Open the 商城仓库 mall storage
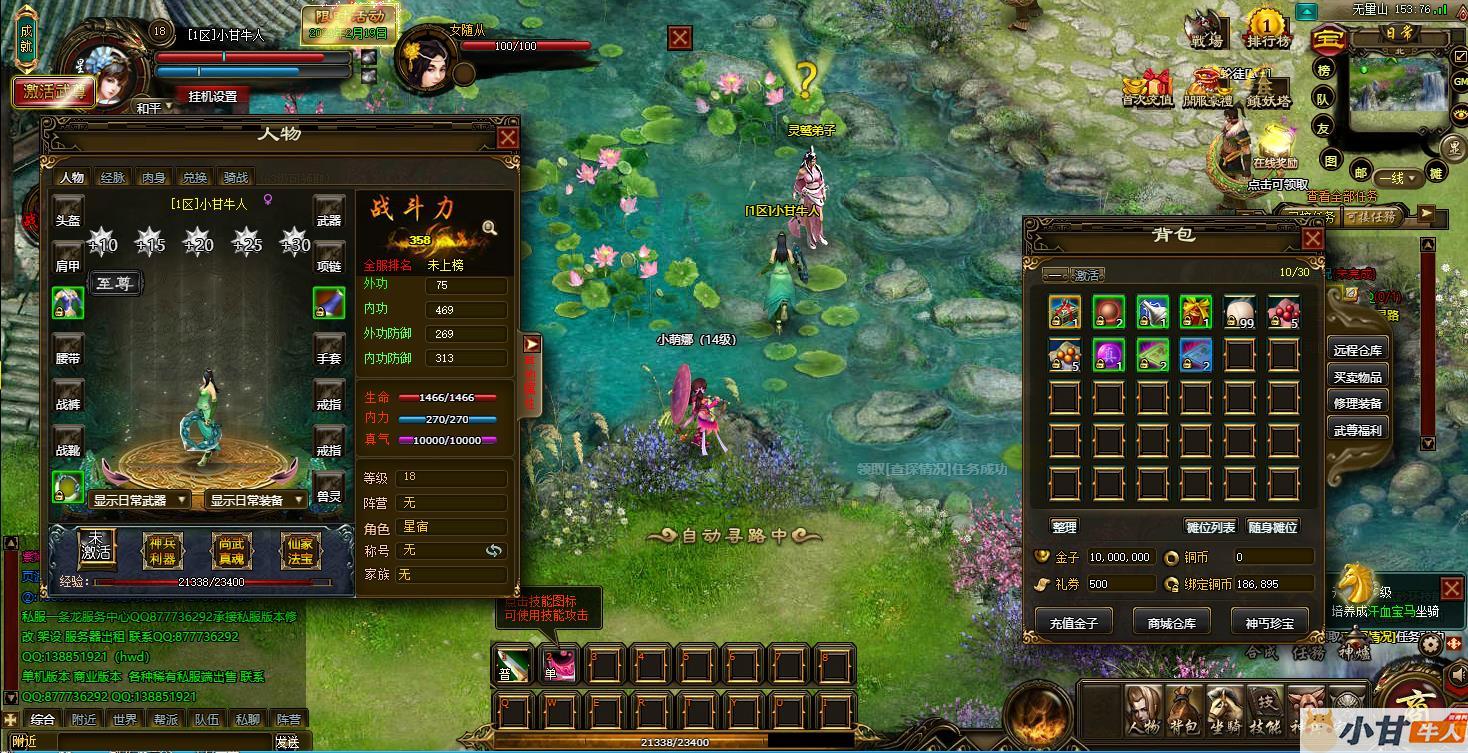This screenshot has width=1468, height=753. point(1172,623)
